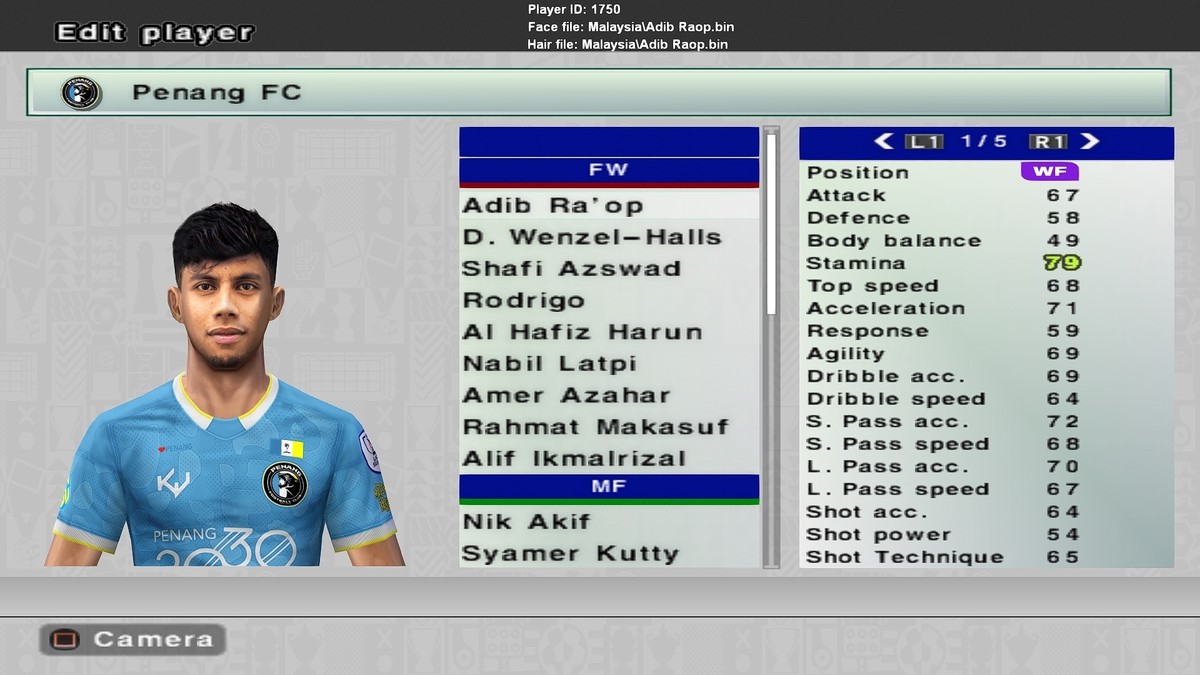Select Syamer Kutty from the midfielders

570,554
